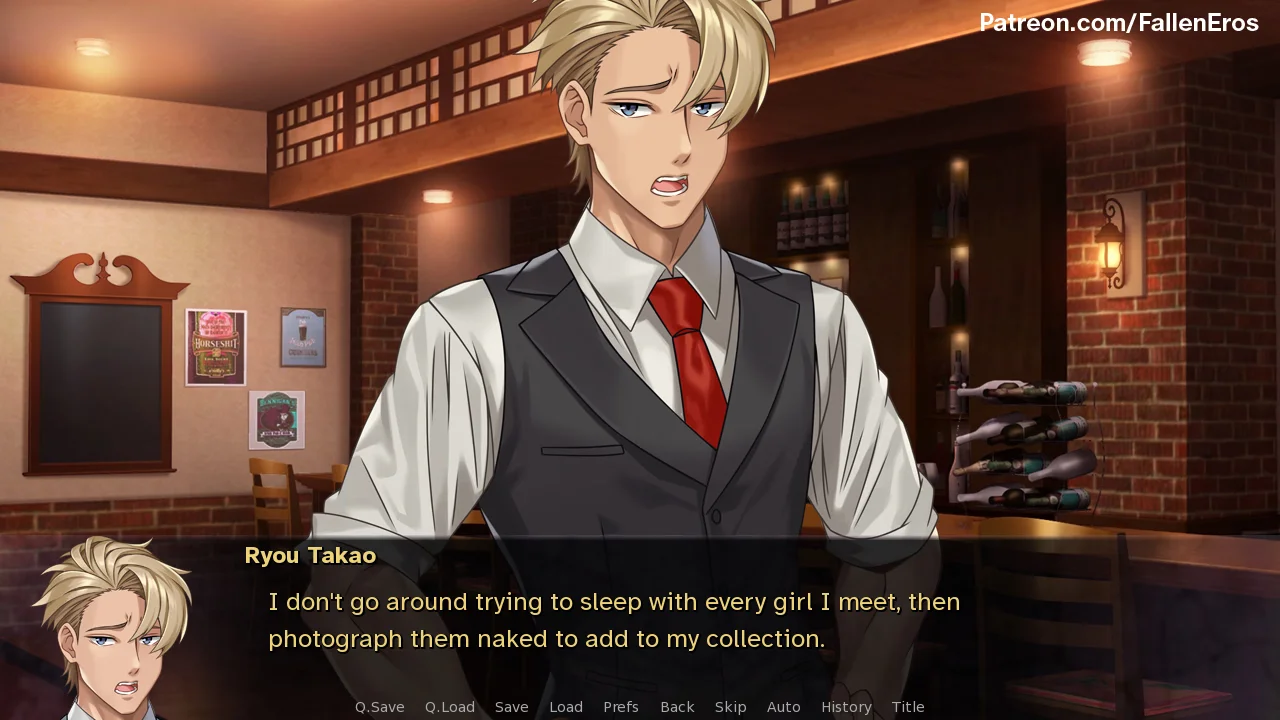Image resolution: width=1280 pixels, height=720 pixels.
Task: Toggle Auto advance mode
Action: click(783, 707)
